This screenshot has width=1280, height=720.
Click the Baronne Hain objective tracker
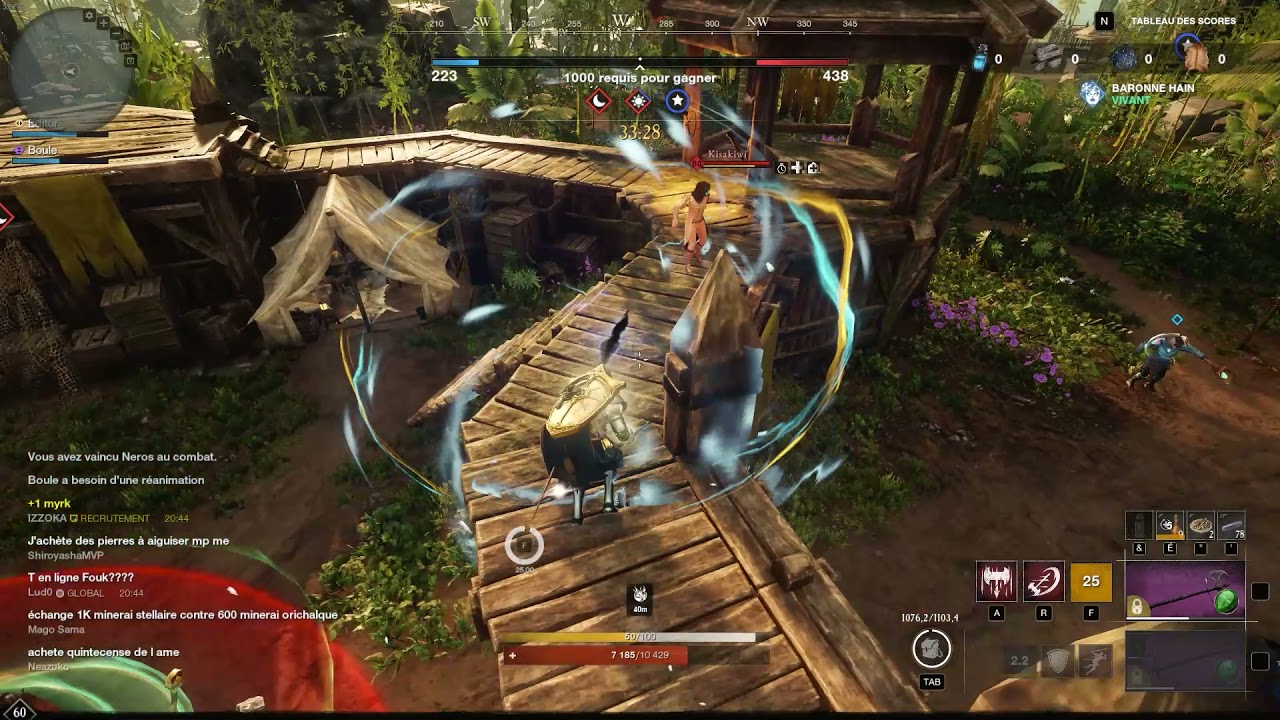(x=1152, y=94)
